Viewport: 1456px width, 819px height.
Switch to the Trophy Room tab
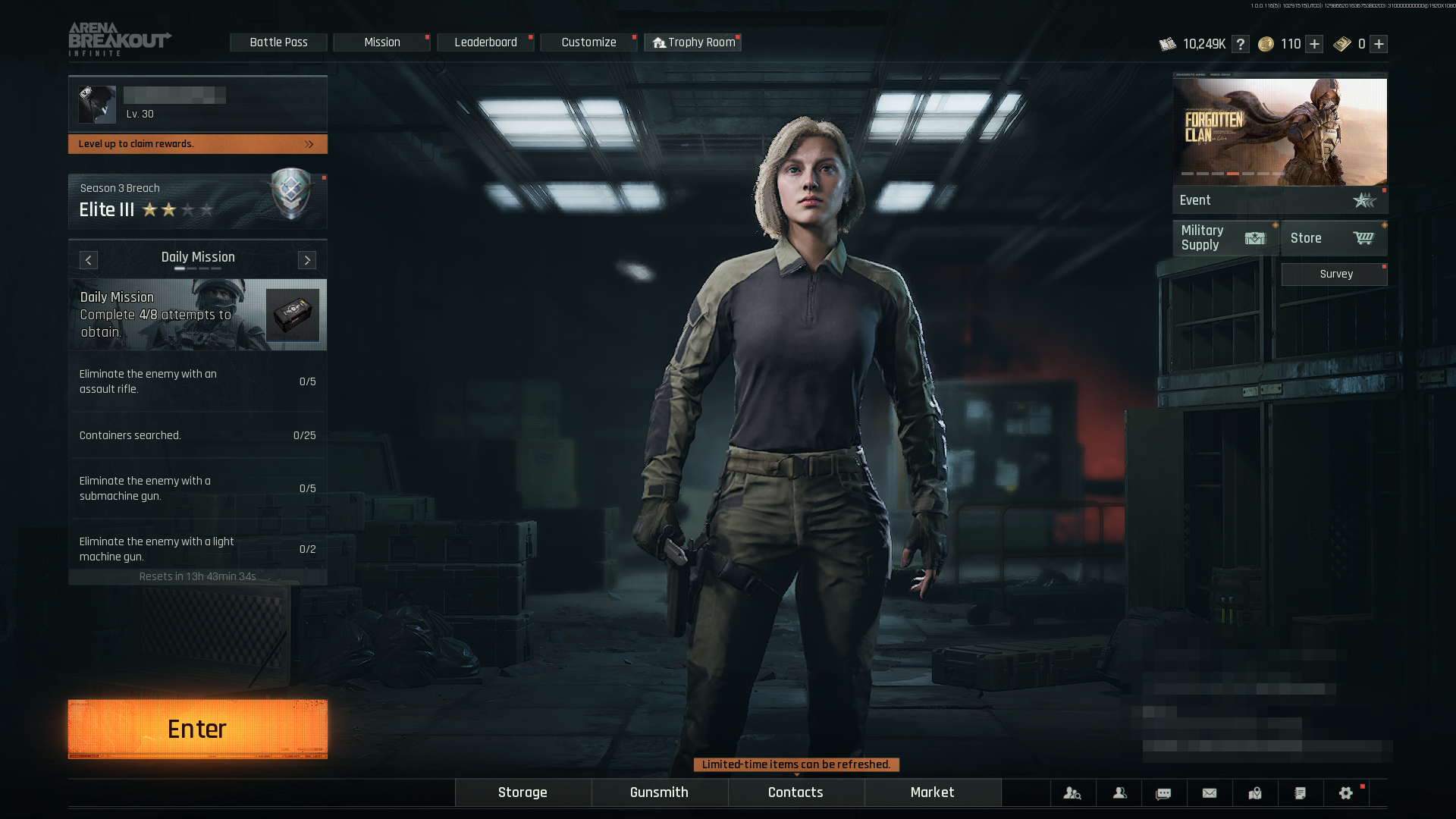coord(692,42)
